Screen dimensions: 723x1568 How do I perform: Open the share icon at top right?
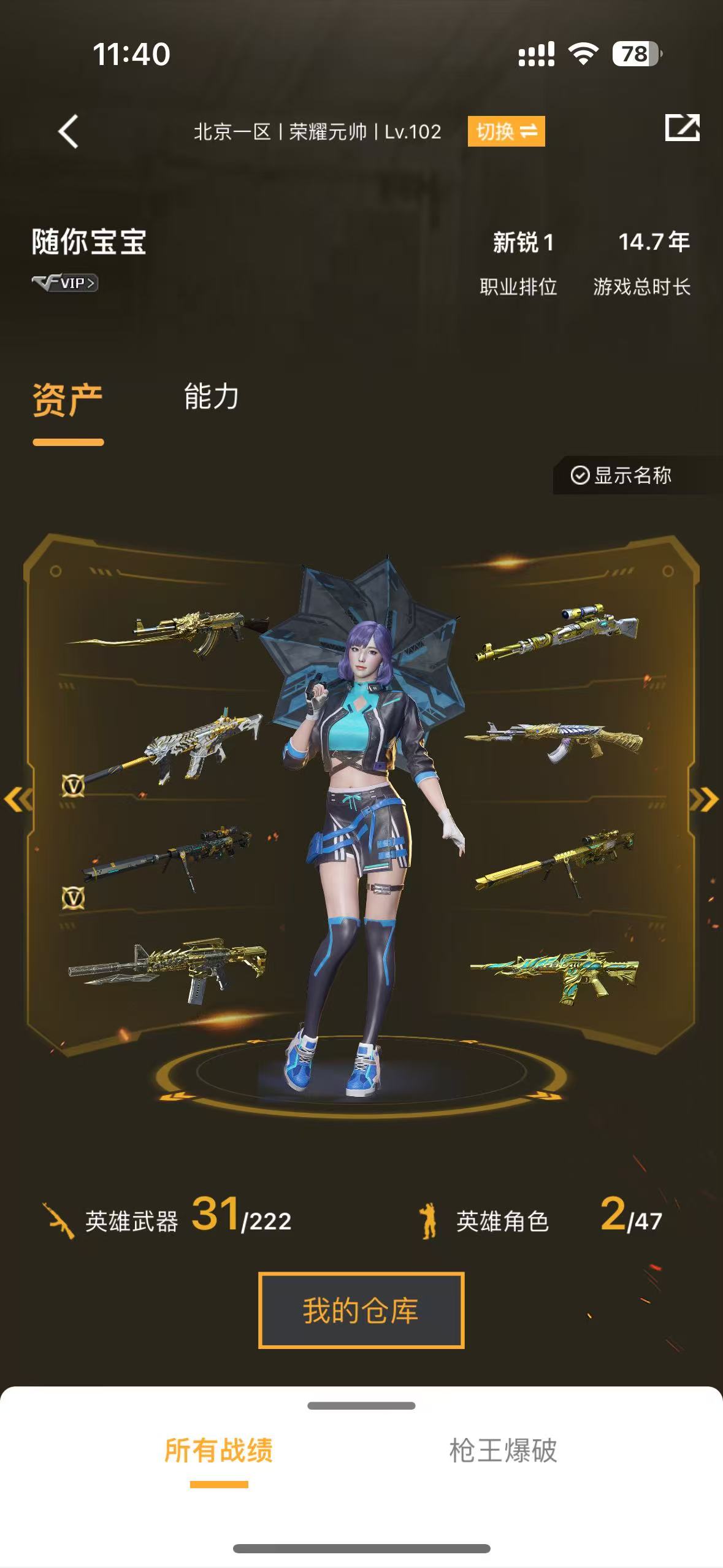coord(682,128)
